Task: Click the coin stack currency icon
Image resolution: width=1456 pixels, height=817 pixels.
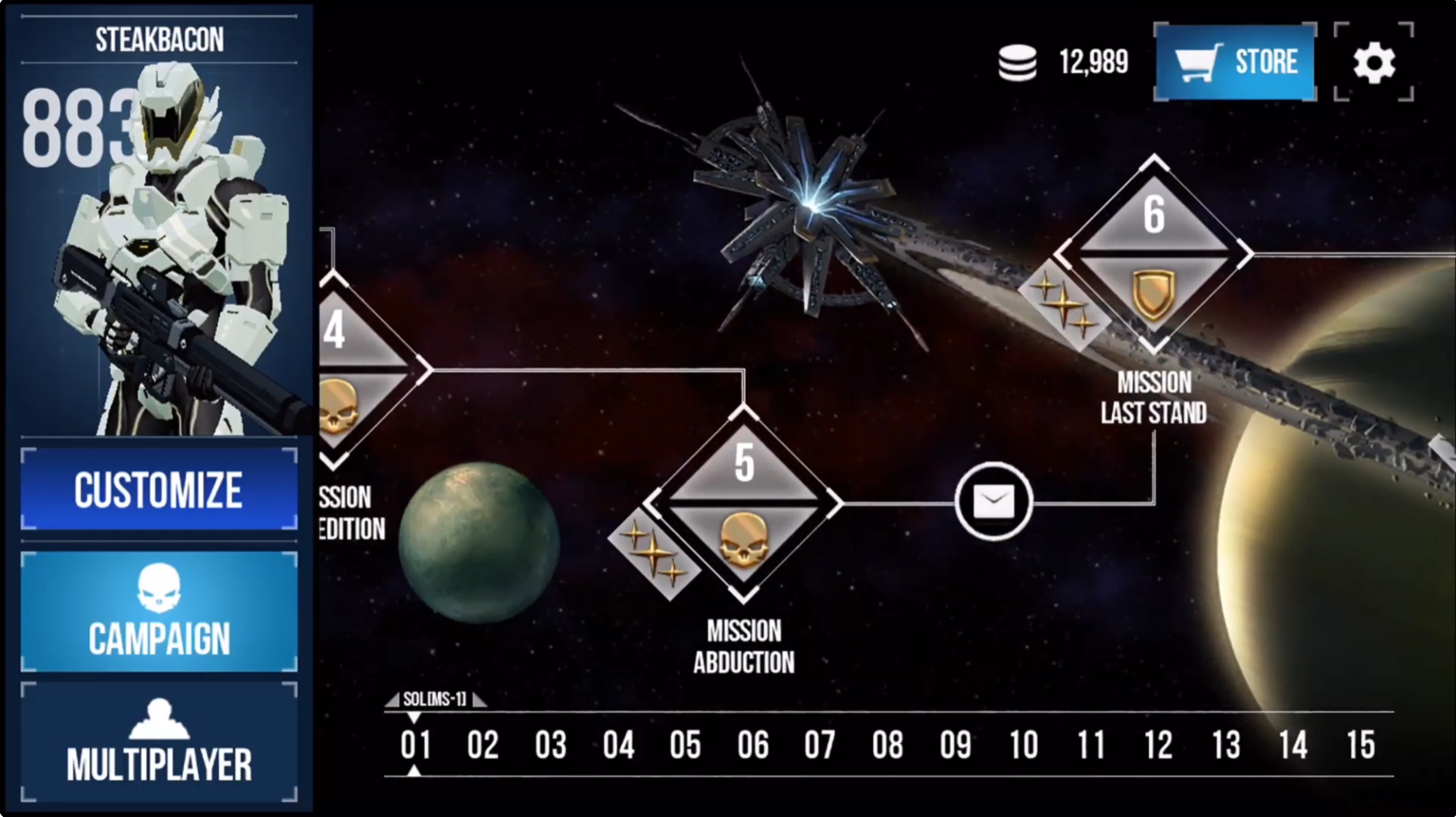Action: tap(1017, 60)
